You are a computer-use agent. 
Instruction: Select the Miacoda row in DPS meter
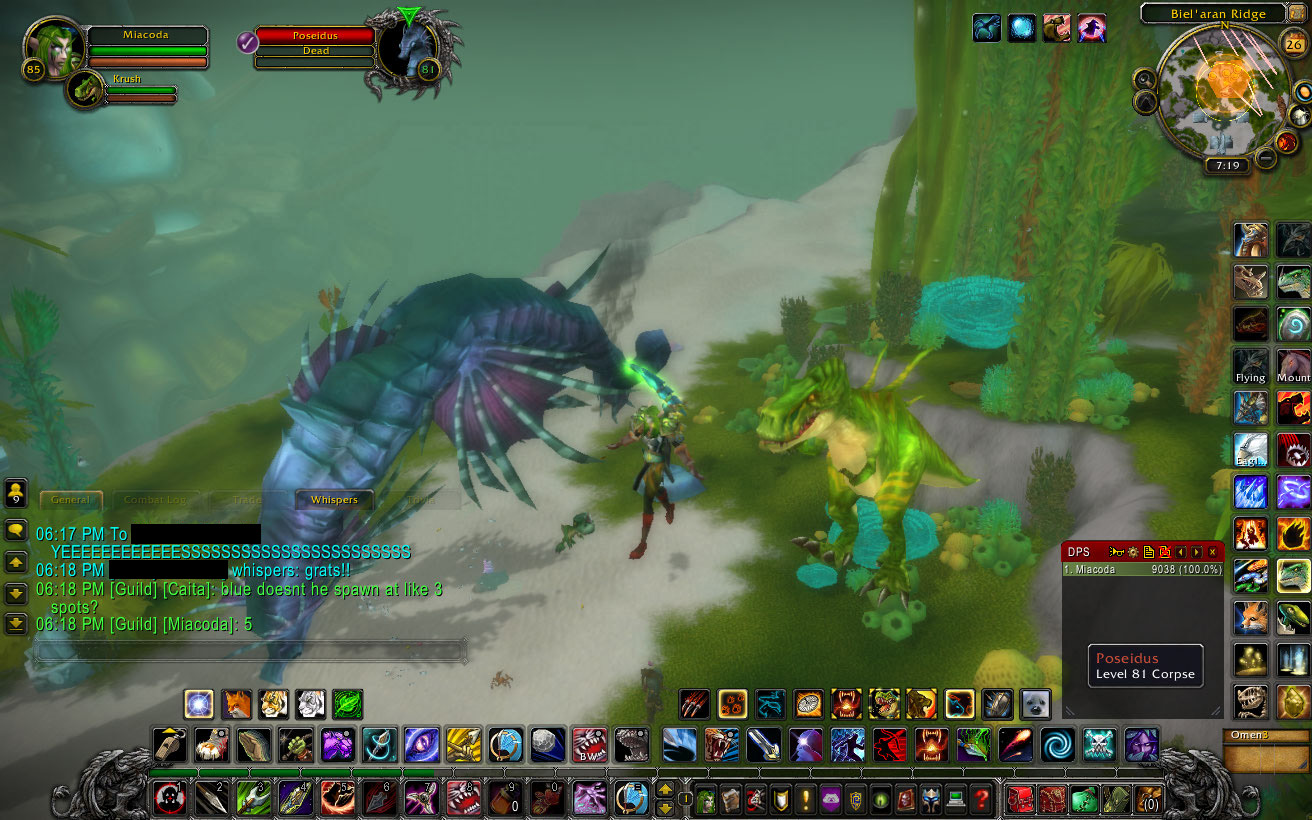(x=1142, y=569)
